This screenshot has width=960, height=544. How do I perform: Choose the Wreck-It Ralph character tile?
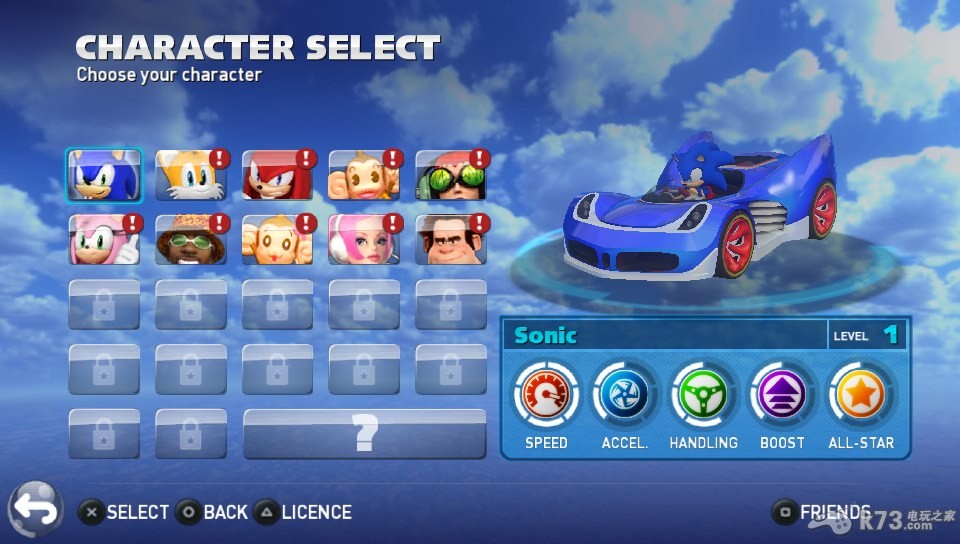(451, 240)
